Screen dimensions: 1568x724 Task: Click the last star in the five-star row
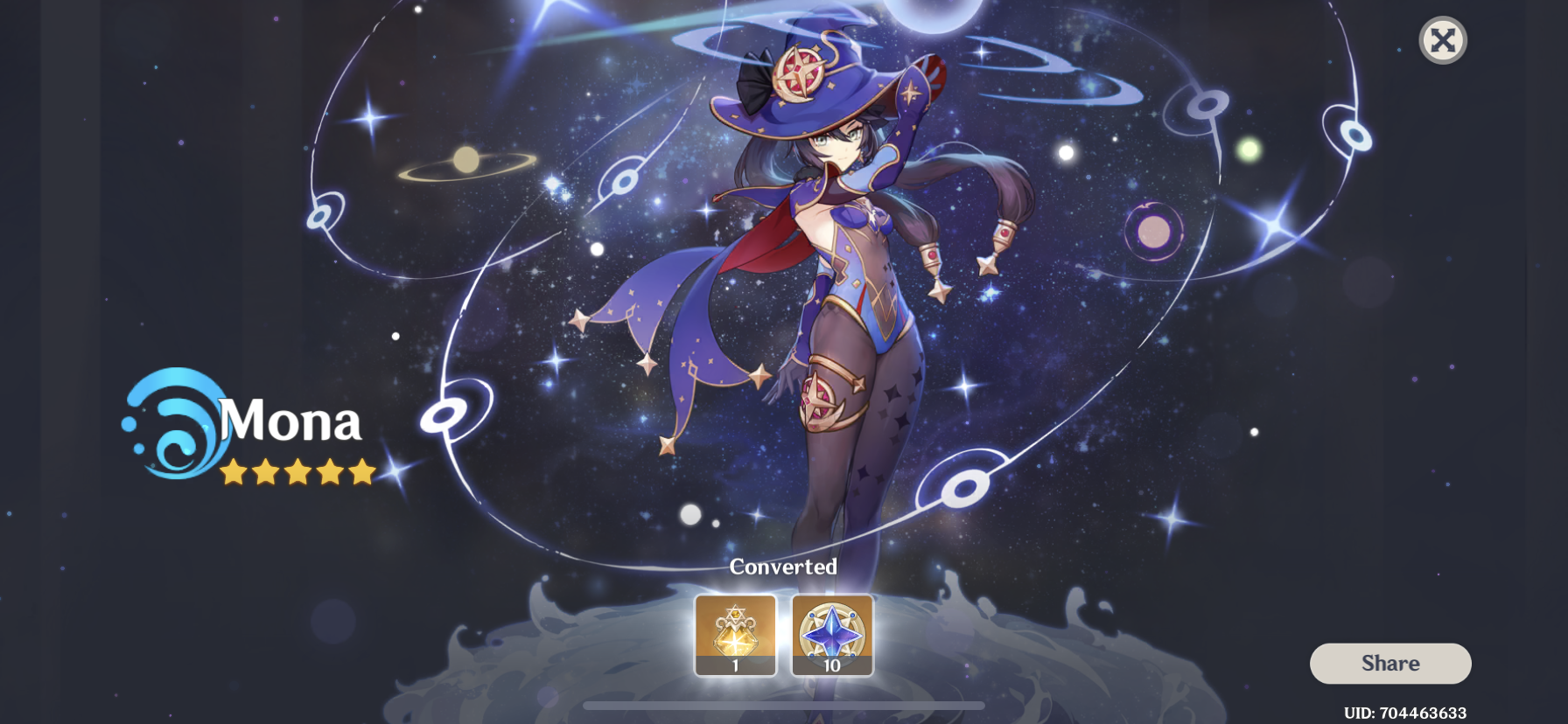(362, 472)
